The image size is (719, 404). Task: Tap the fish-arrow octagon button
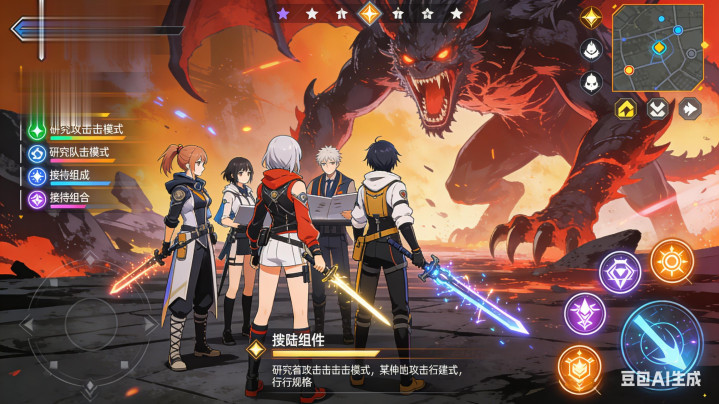689,108
